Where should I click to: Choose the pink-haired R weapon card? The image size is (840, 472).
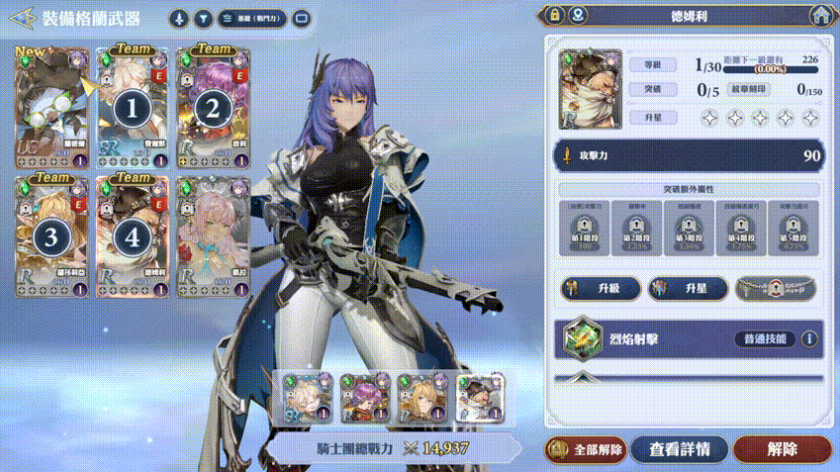(x=212, y=236)
